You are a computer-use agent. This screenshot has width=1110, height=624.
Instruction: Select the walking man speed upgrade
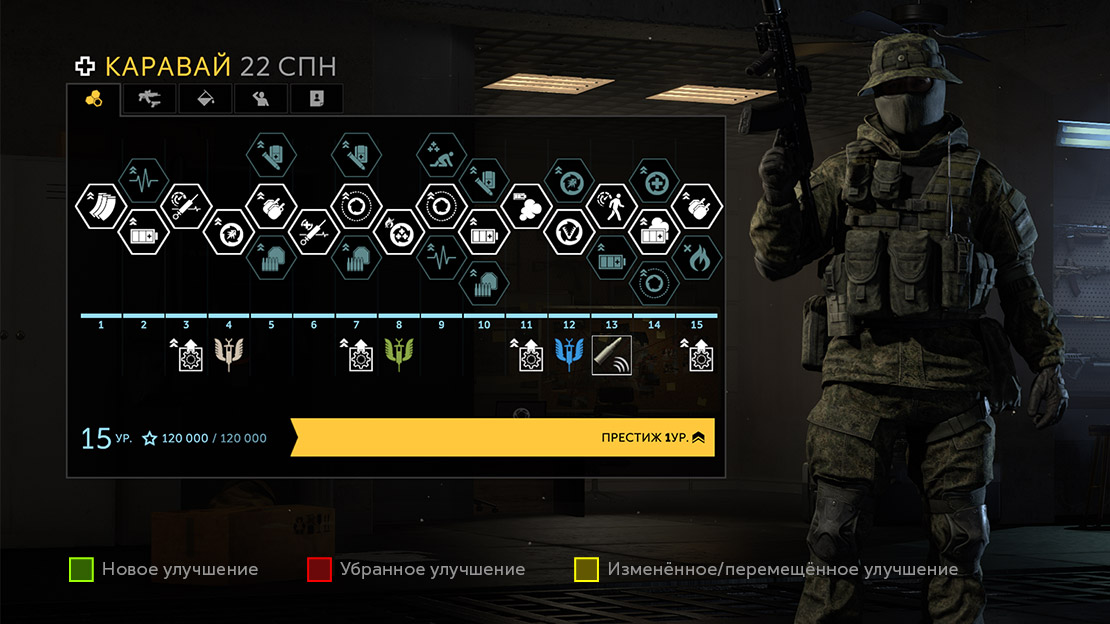611,206
